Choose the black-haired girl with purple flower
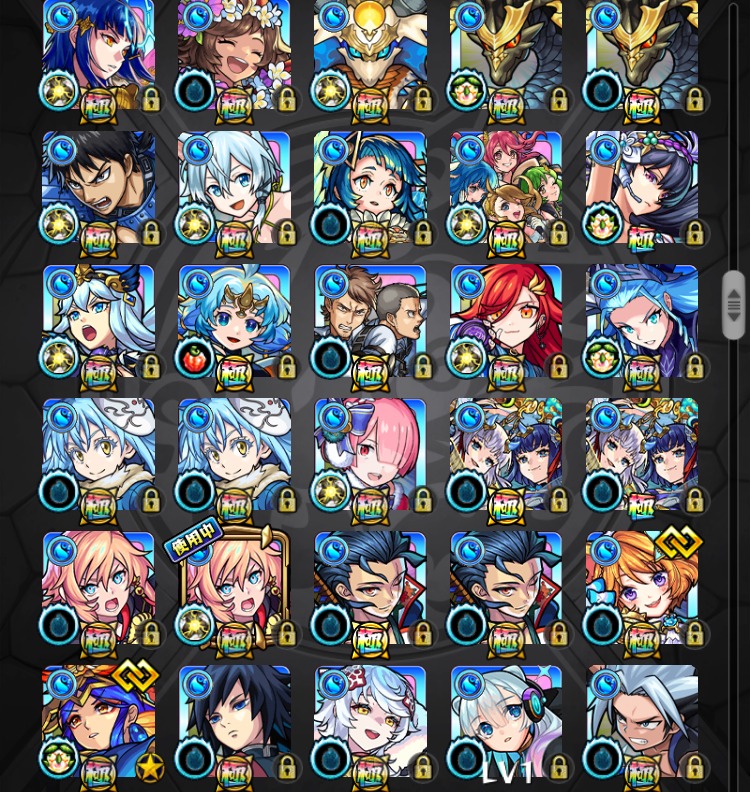750x792 pixels. (x=642, y=188)
